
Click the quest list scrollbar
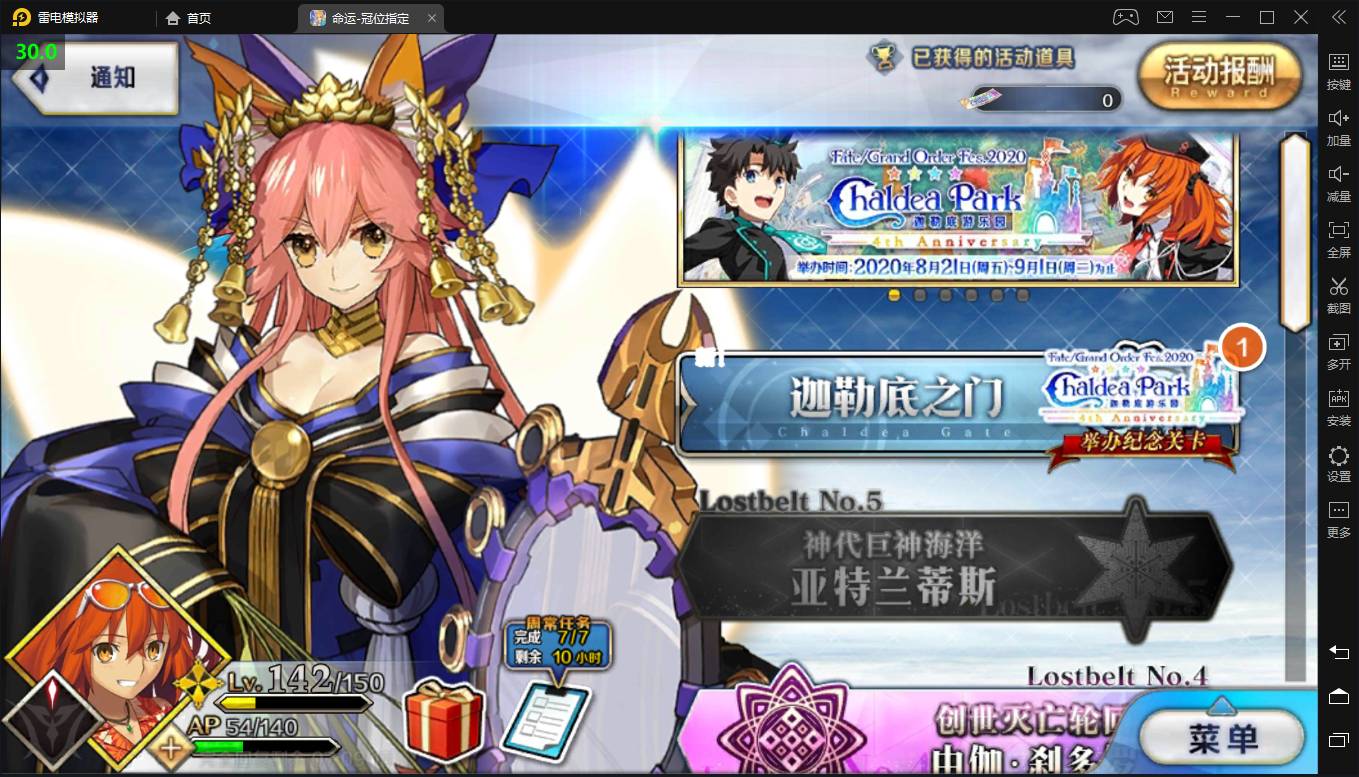coord(1295,230)
